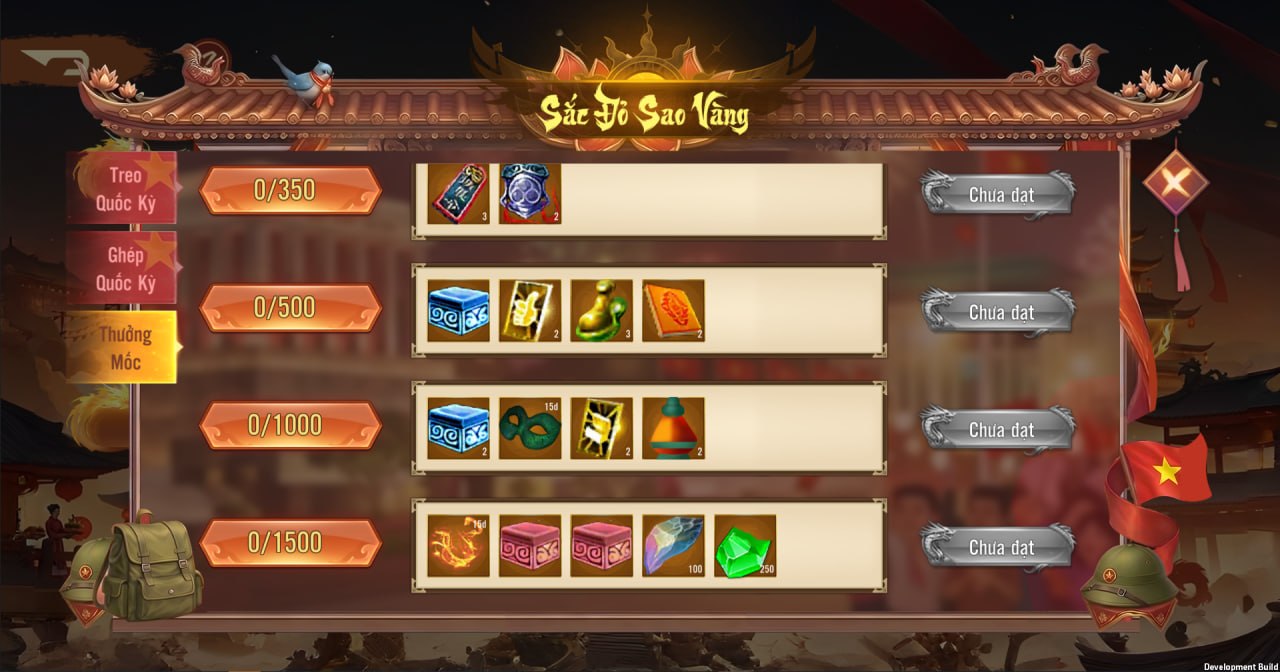Go back using the top-left arrow

[x=56, y=62]
